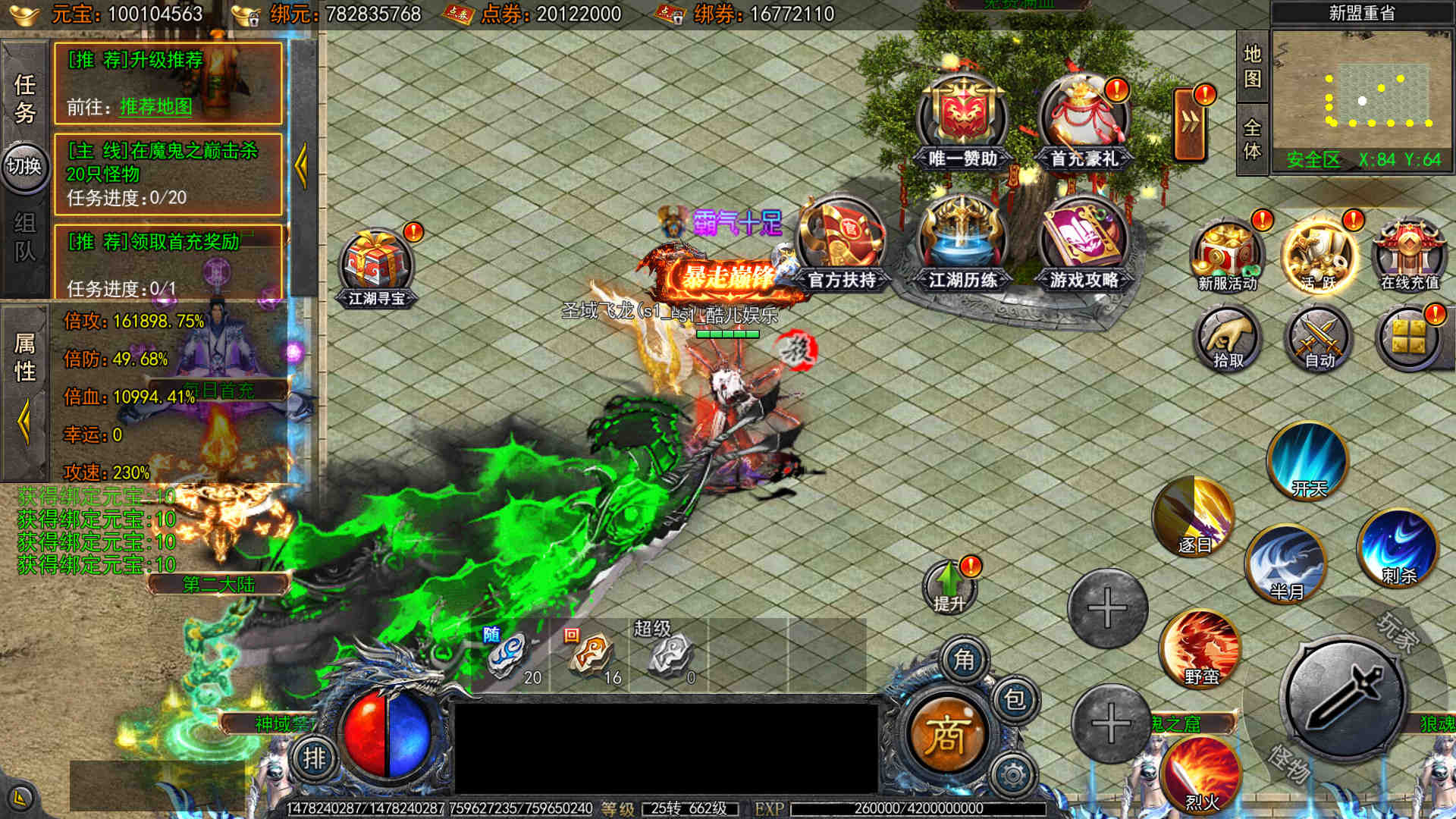Activate the 开天 skill
The width and height of the screenshot is (1456, 819).
point(1307,460)
